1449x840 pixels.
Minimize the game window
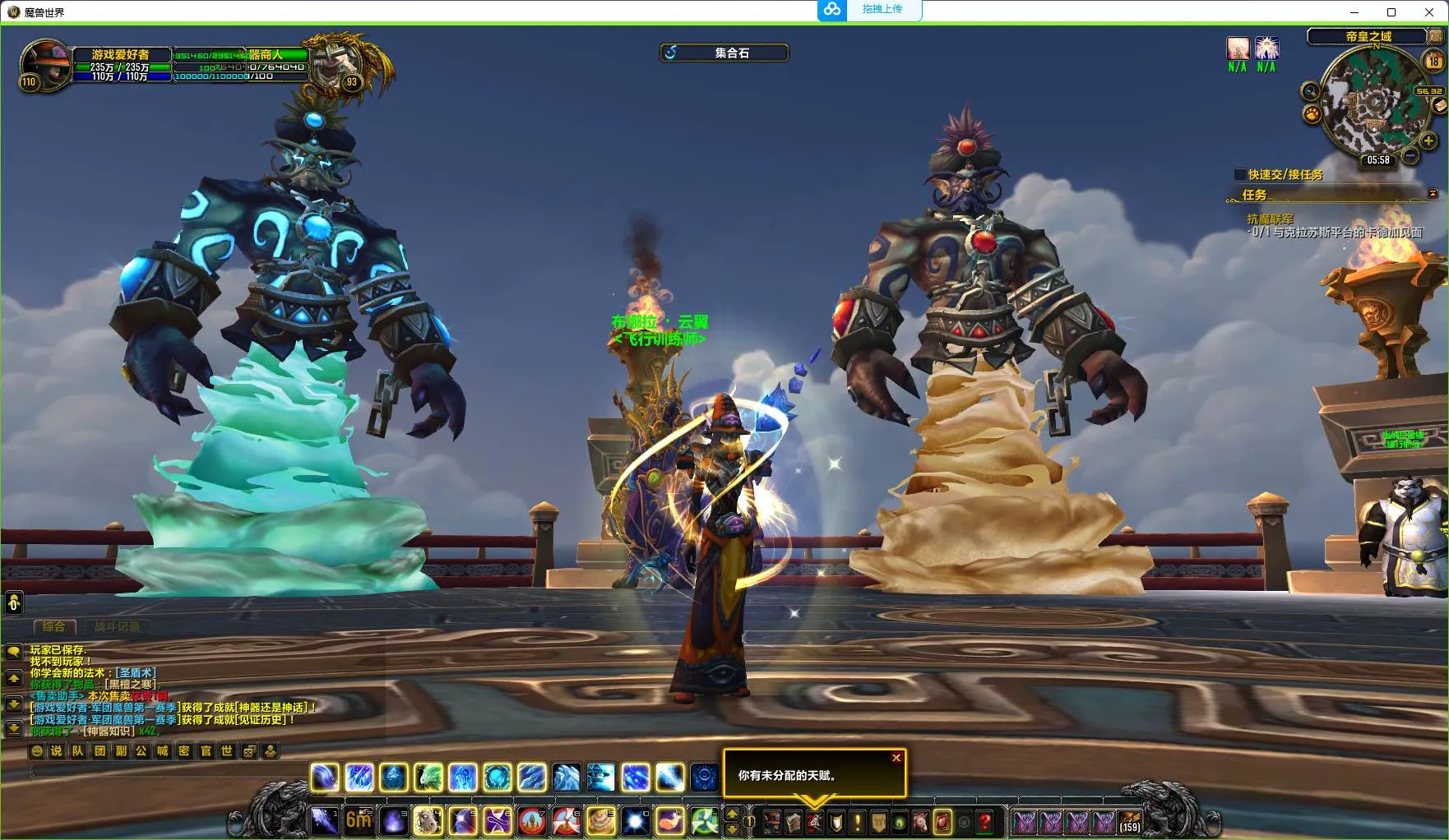pos(1354,12)
